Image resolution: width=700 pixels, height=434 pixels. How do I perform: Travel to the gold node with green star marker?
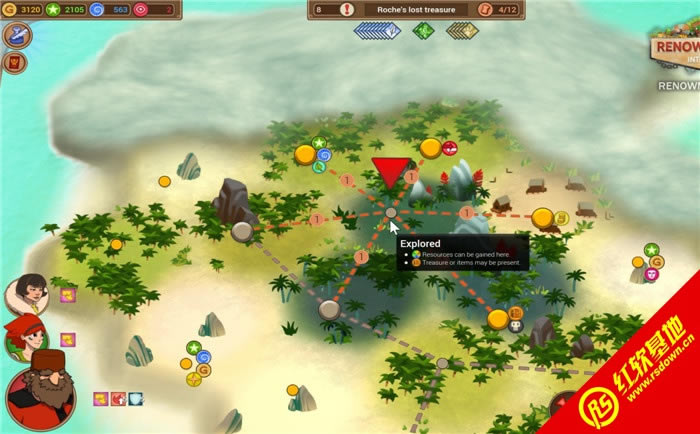point(305,155)
